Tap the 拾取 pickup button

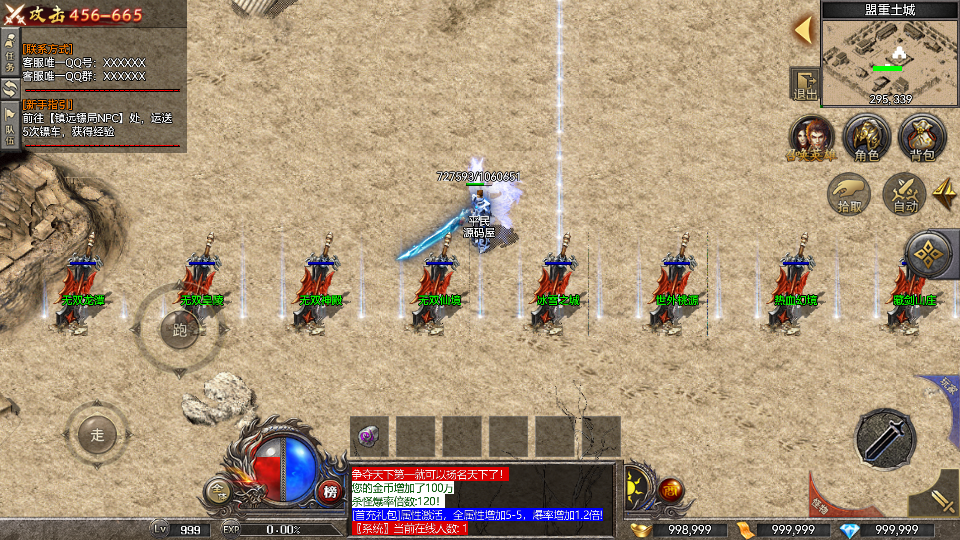pos(850,193)
